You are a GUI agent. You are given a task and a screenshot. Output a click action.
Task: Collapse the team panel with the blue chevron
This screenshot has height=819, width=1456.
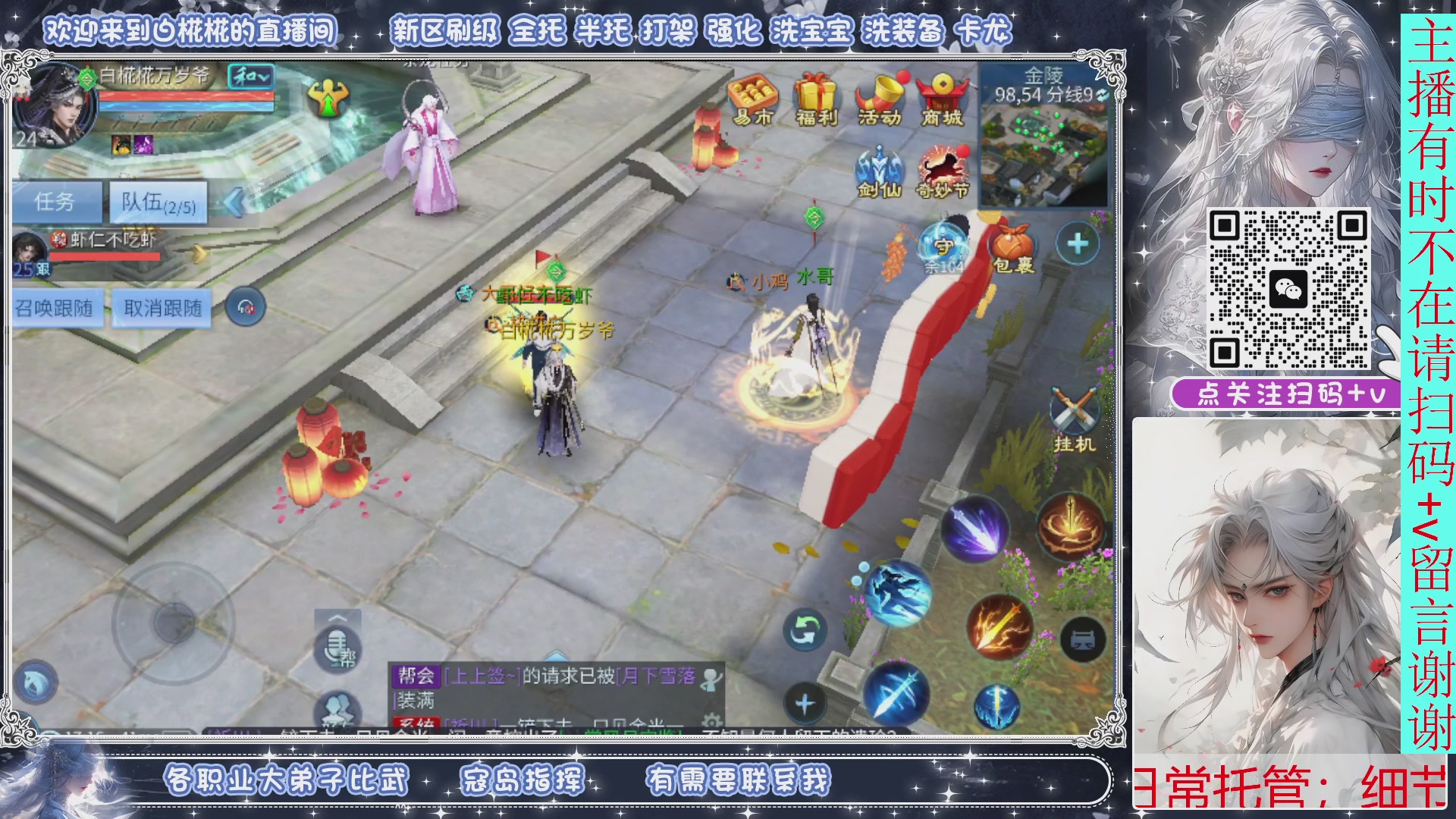coord(237,201)
